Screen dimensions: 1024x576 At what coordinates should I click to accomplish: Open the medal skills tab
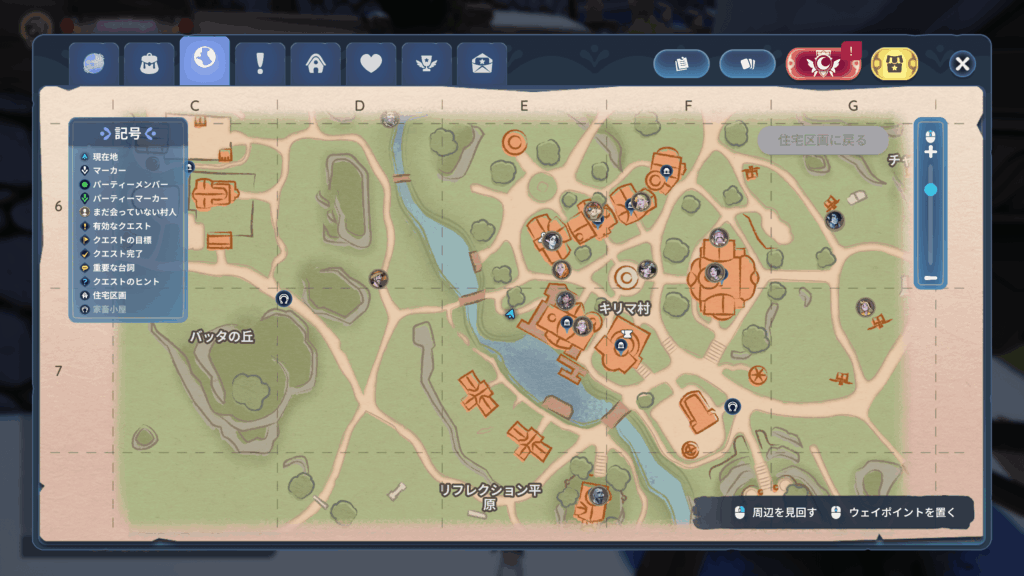pos(427,64)
